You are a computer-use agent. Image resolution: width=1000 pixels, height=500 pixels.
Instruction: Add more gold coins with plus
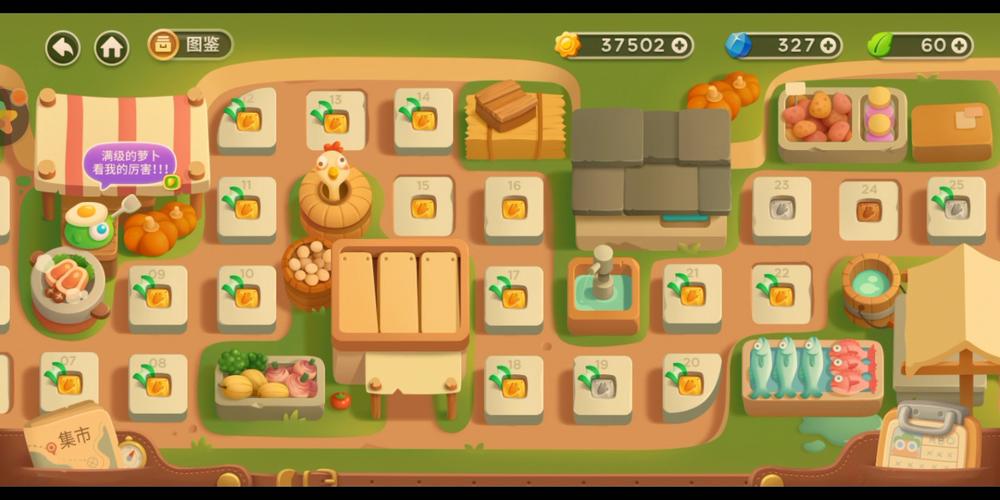click(x=680, y=45)
